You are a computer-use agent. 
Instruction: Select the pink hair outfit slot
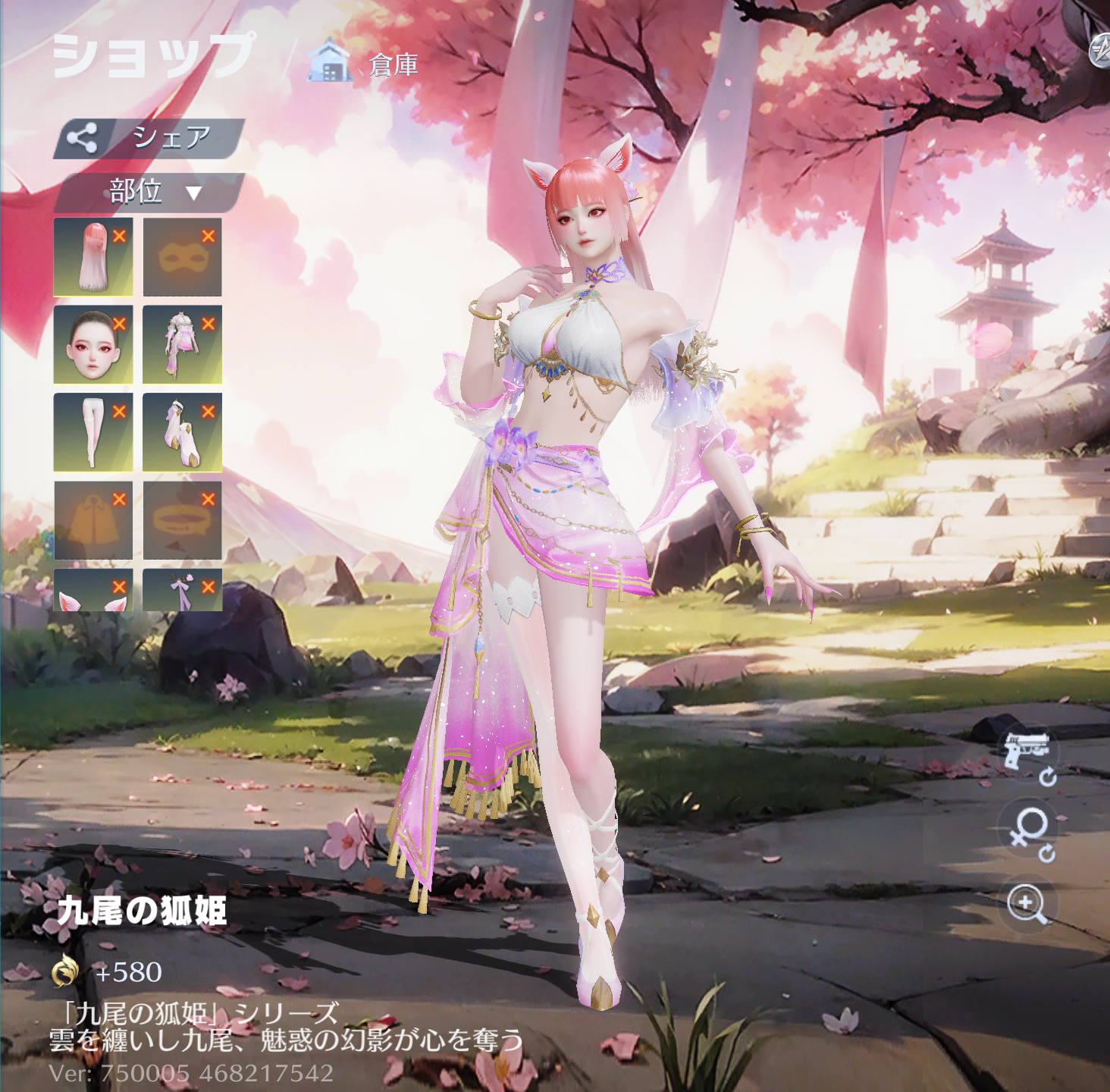92,257
